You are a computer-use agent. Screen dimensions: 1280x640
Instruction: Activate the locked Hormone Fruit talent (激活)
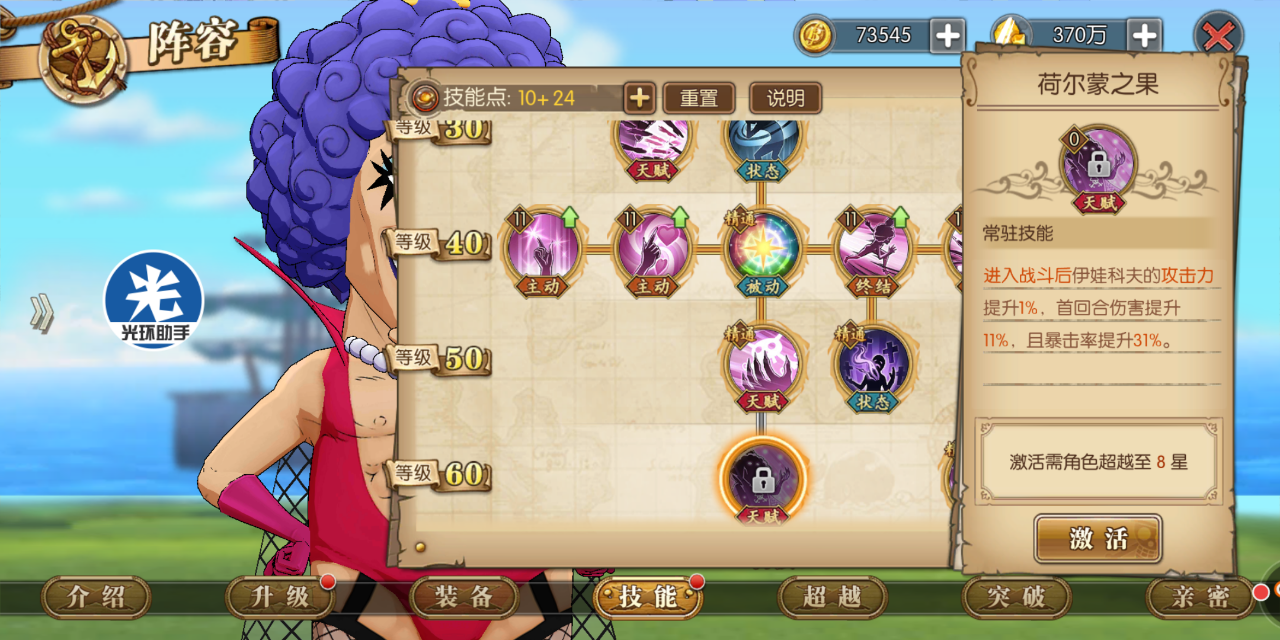tap(1098, 539)
